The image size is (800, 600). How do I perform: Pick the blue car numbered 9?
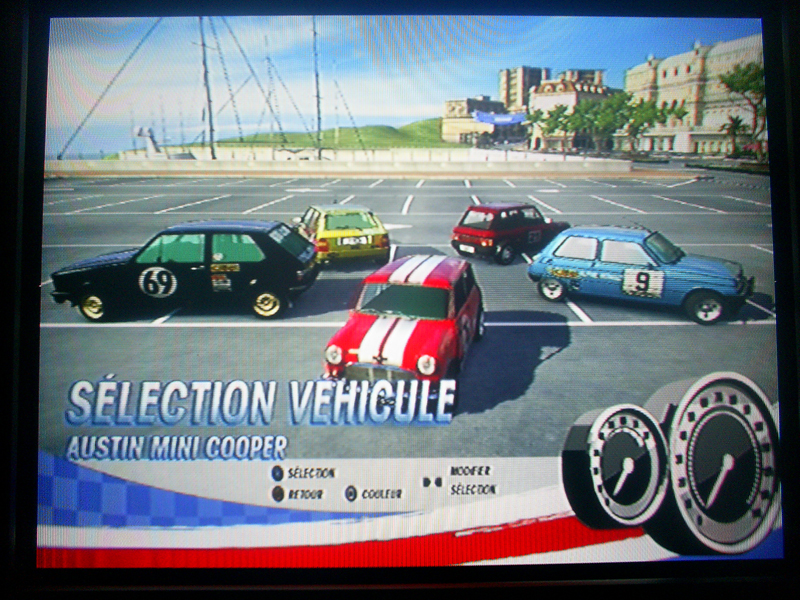click(639, 272)
